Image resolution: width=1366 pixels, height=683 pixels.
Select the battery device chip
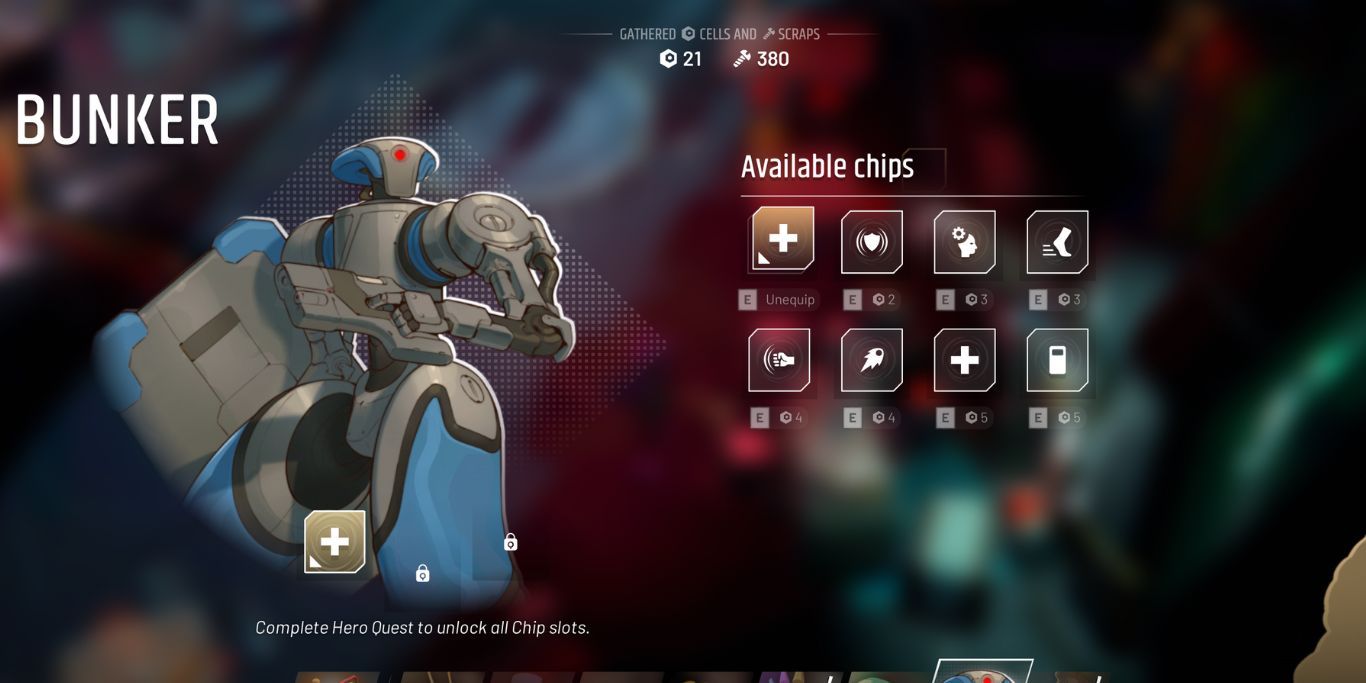coord(1057,360)
